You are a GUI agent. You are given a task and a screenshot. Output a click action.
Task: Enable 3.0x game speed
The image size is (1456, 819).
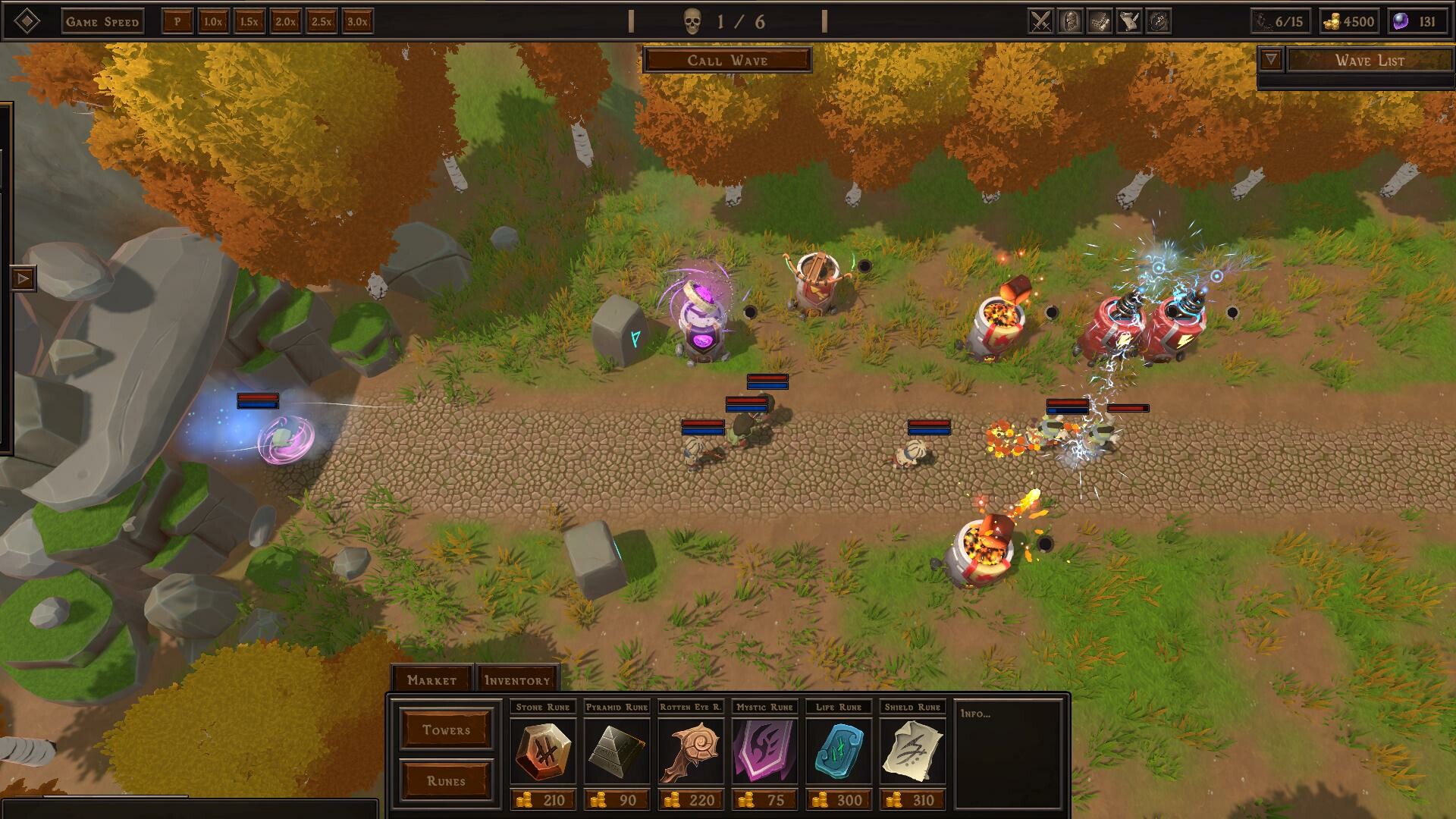(x=356, y=22)
